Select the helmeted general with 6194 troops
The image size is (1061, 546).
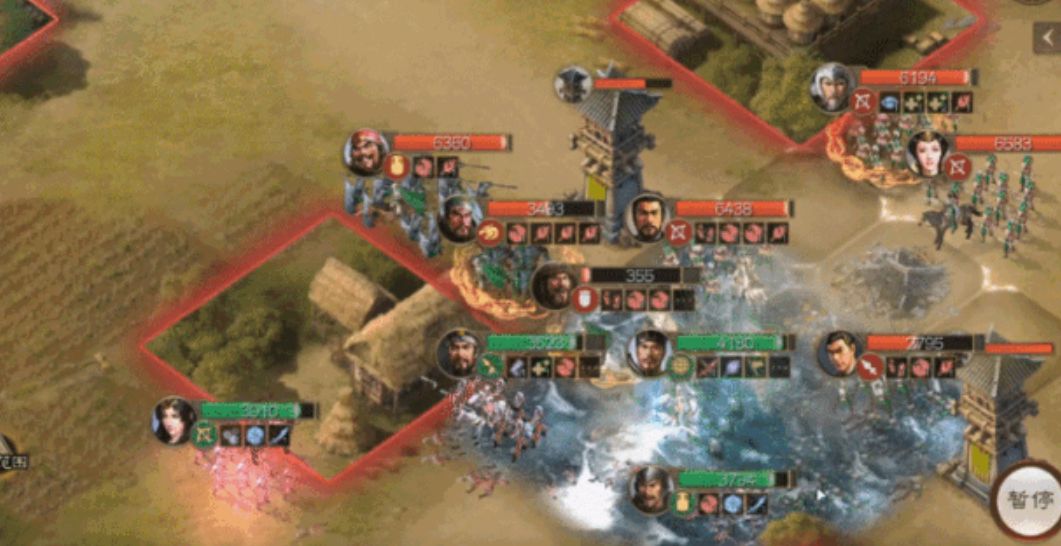pyautogui.click(x=832, y=87)
